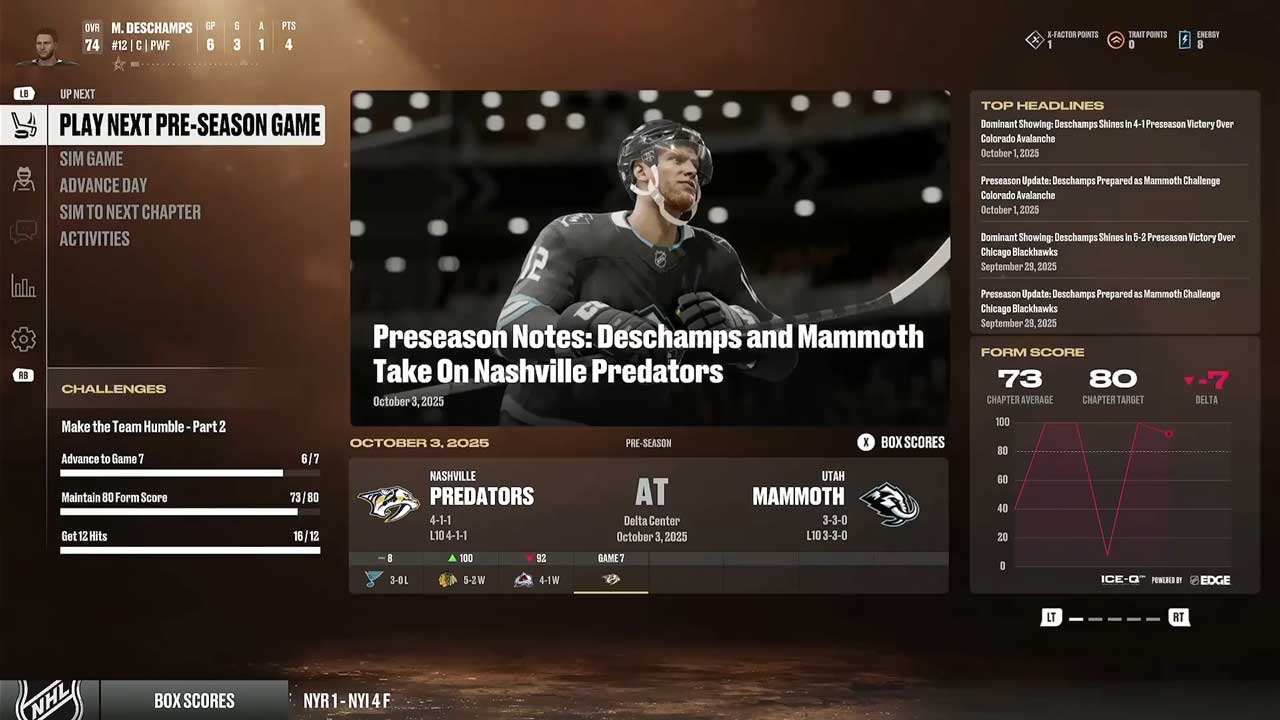Select Advance Day menu entry

(x=103, y=185)
